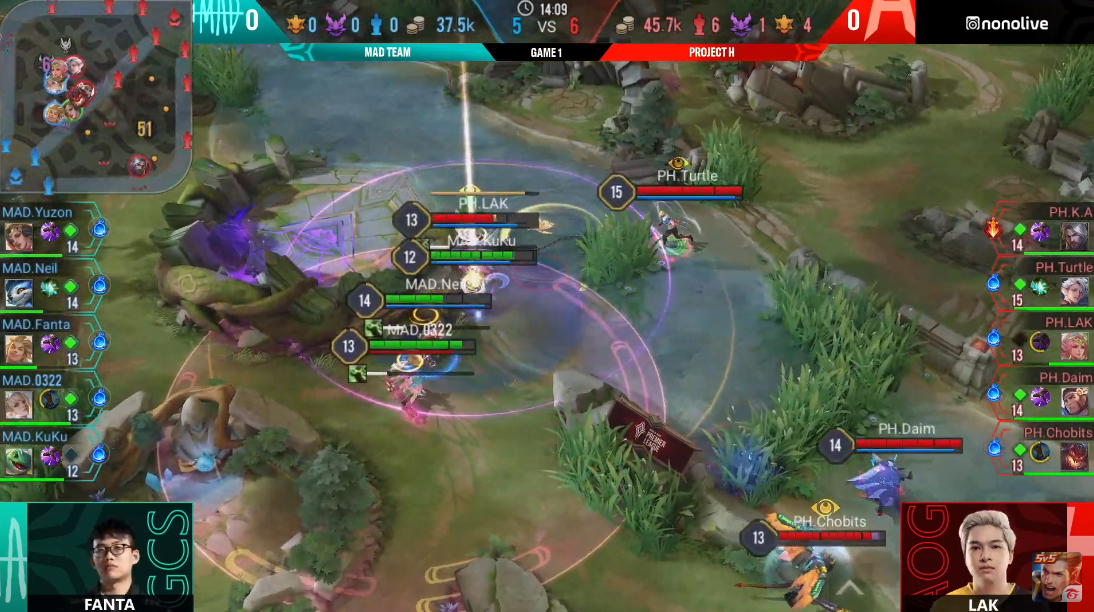Screen dimensions: 1094x612
Task: Select MAD.Neil's player row
Action: pos(50,286)
